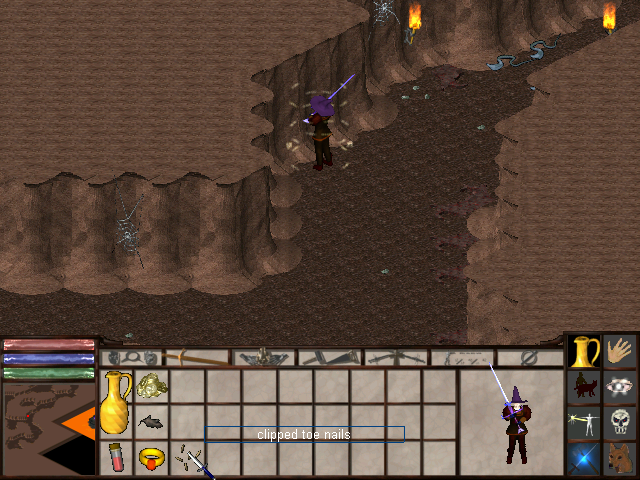Activate the golden jug action icon

pyautogui.click(x=585, y=352)
